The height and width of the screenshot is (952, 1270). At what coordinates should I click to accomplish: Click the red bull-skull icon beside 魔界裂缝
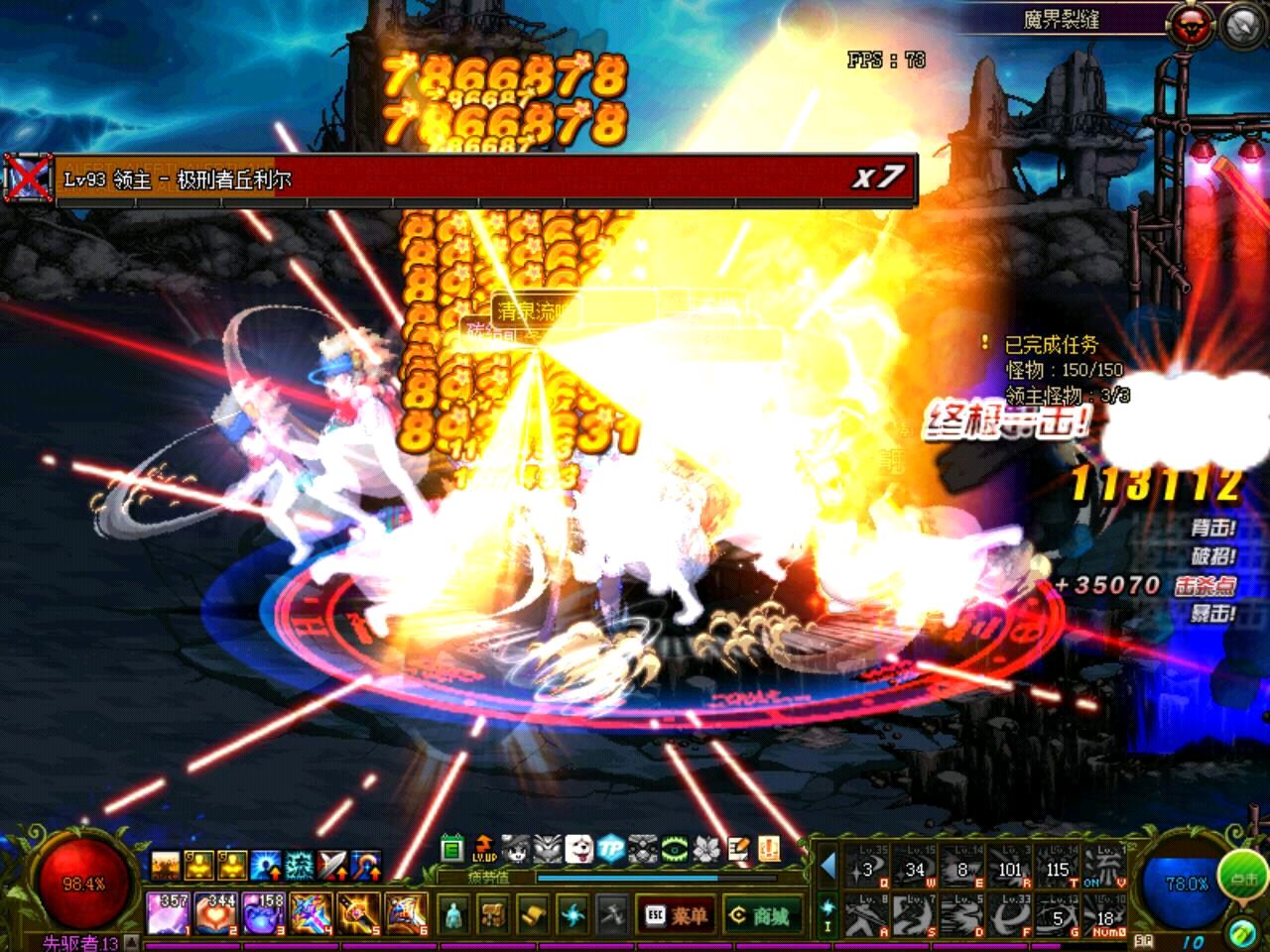click(x=1193, y=25)
